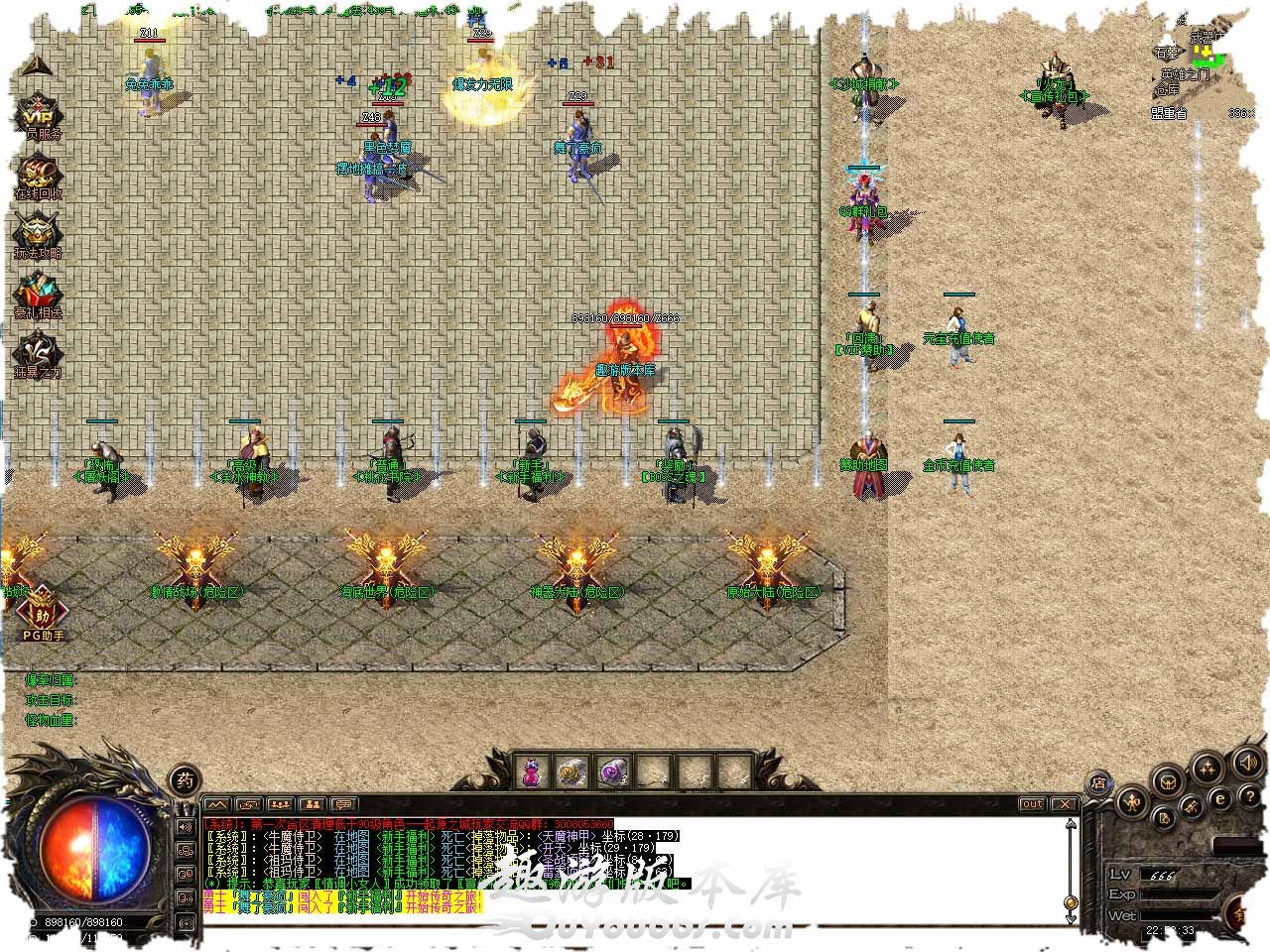Screen dimensions: 1270x952
Task: Close the chat panel with the X button
Action: coord(1064,804)
